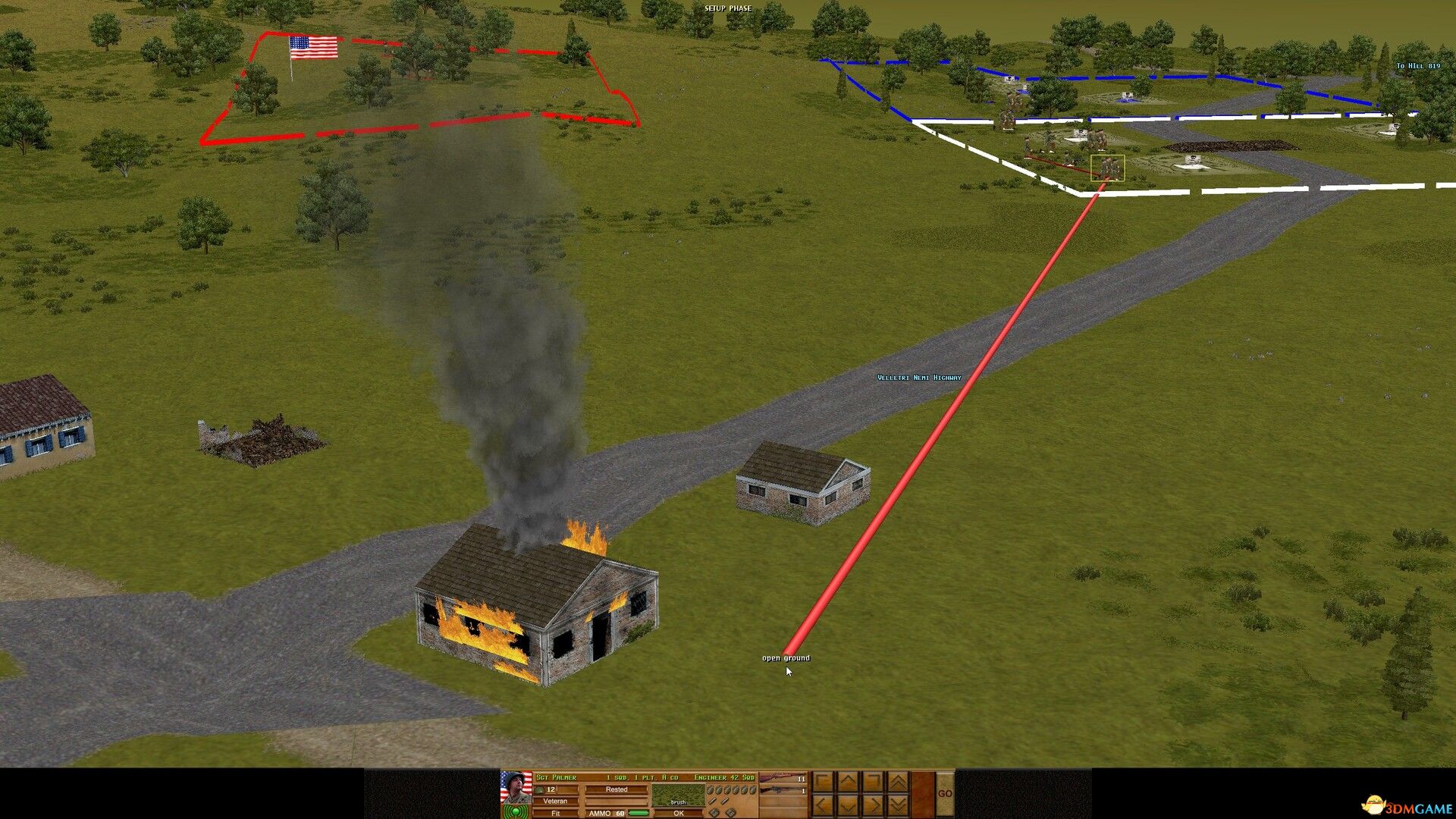Click the right pan camera arrow
Viewport: 1456px width, 819px height.
871,807
